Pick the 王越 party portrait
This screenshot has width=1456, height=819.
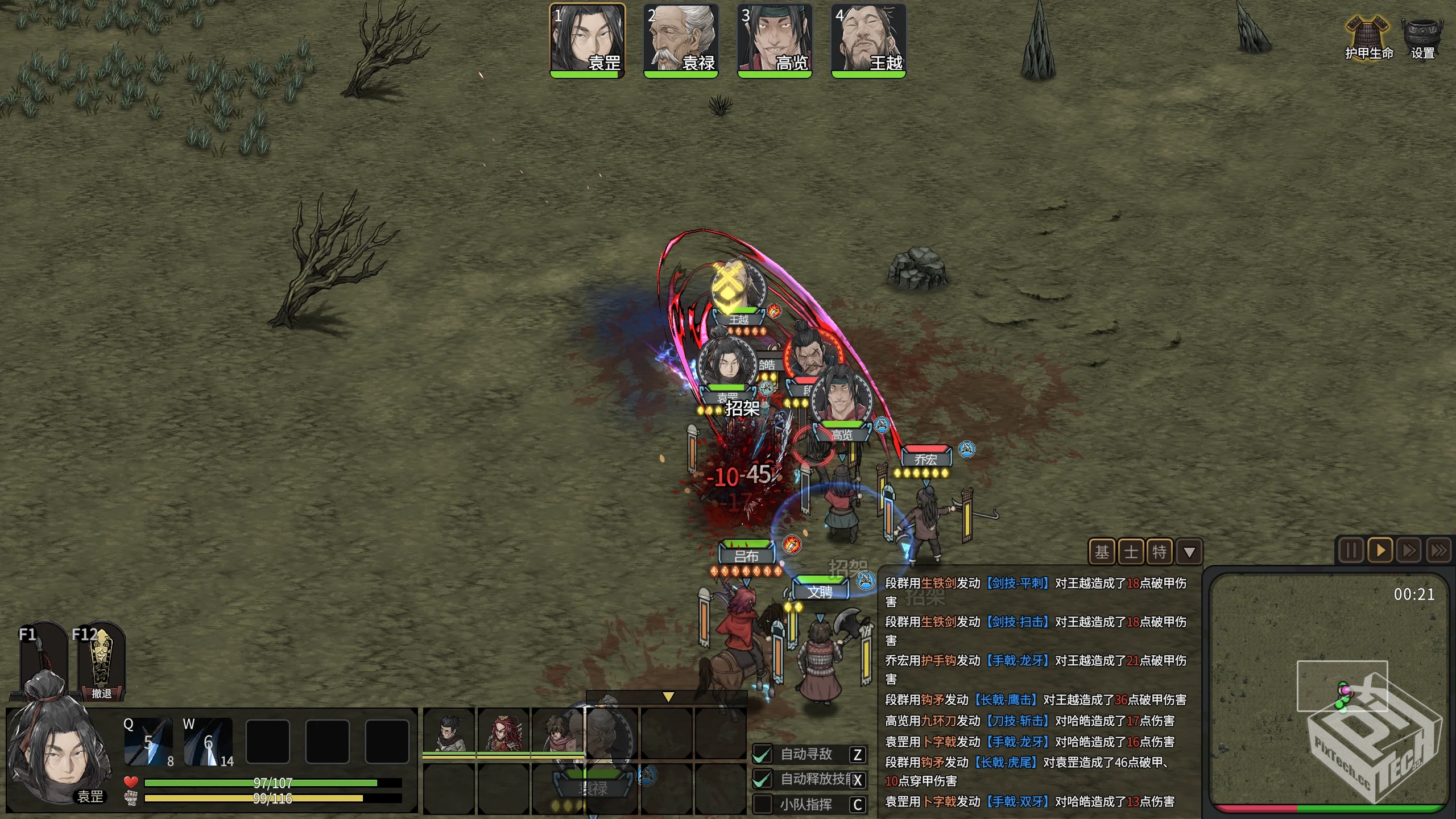point(868,39)
